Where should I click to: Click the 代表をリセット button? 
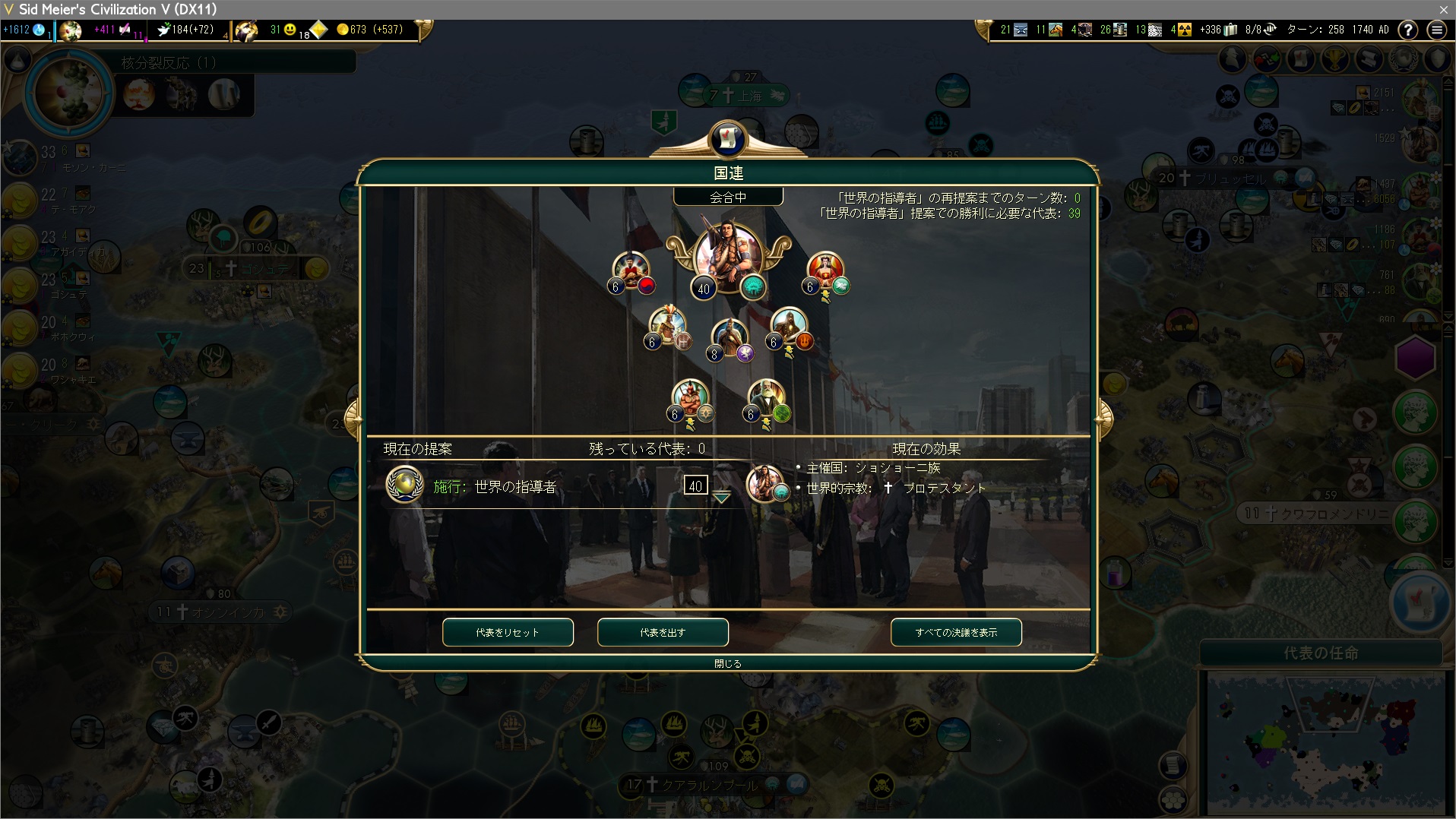click(508, 632)
